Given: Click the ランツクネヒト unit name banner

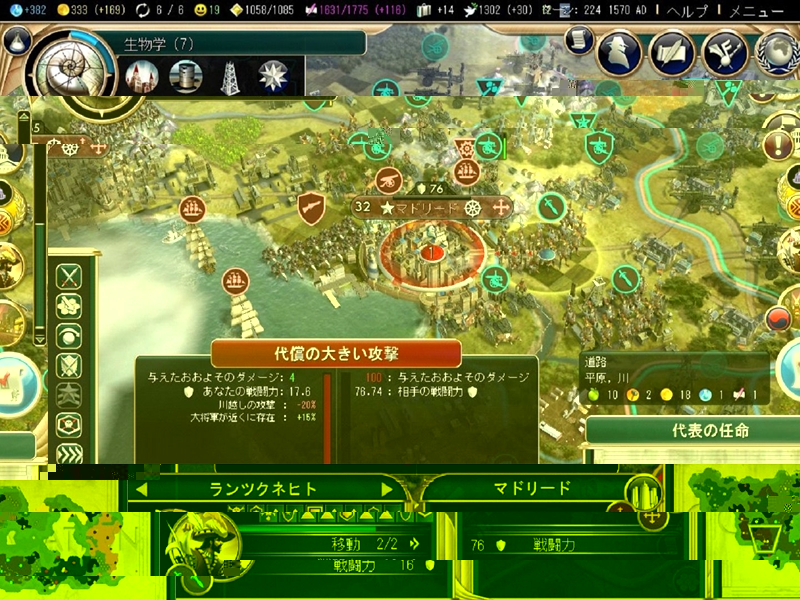Looking at the screenshot, I should tap(264, 489).
